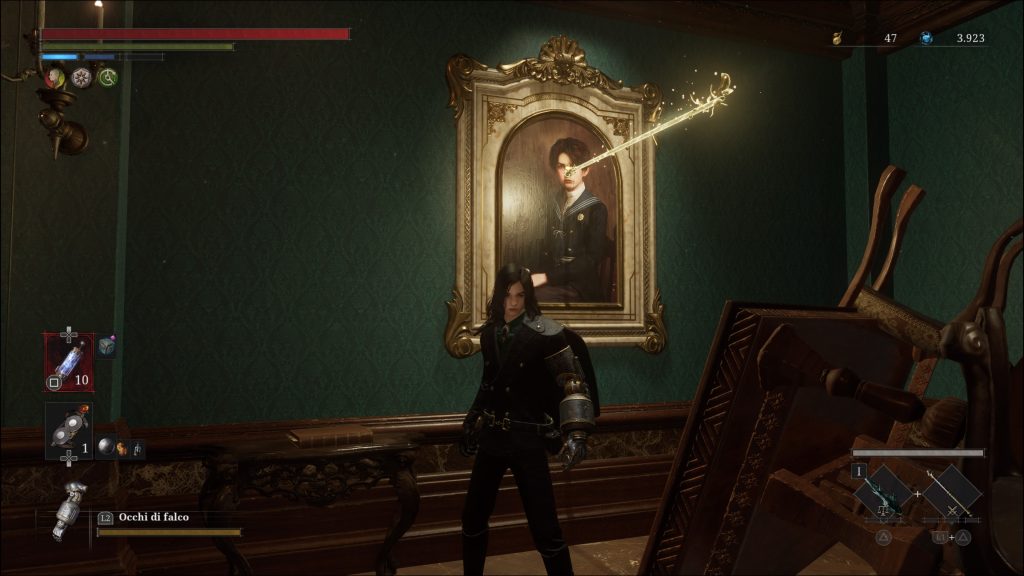Image resolution: width=1024 pixels, height=576 pixels.
Task: Select the Pulse Cell healing item slot
Action: 69,361
